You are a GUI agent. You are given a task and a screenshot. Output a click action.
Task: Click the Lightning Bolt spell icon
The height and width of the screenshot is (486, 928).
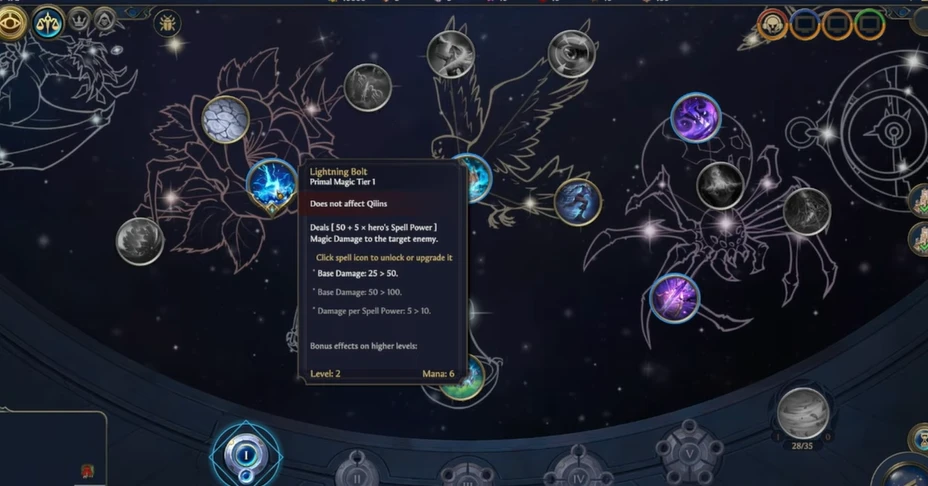pos(271,186)
